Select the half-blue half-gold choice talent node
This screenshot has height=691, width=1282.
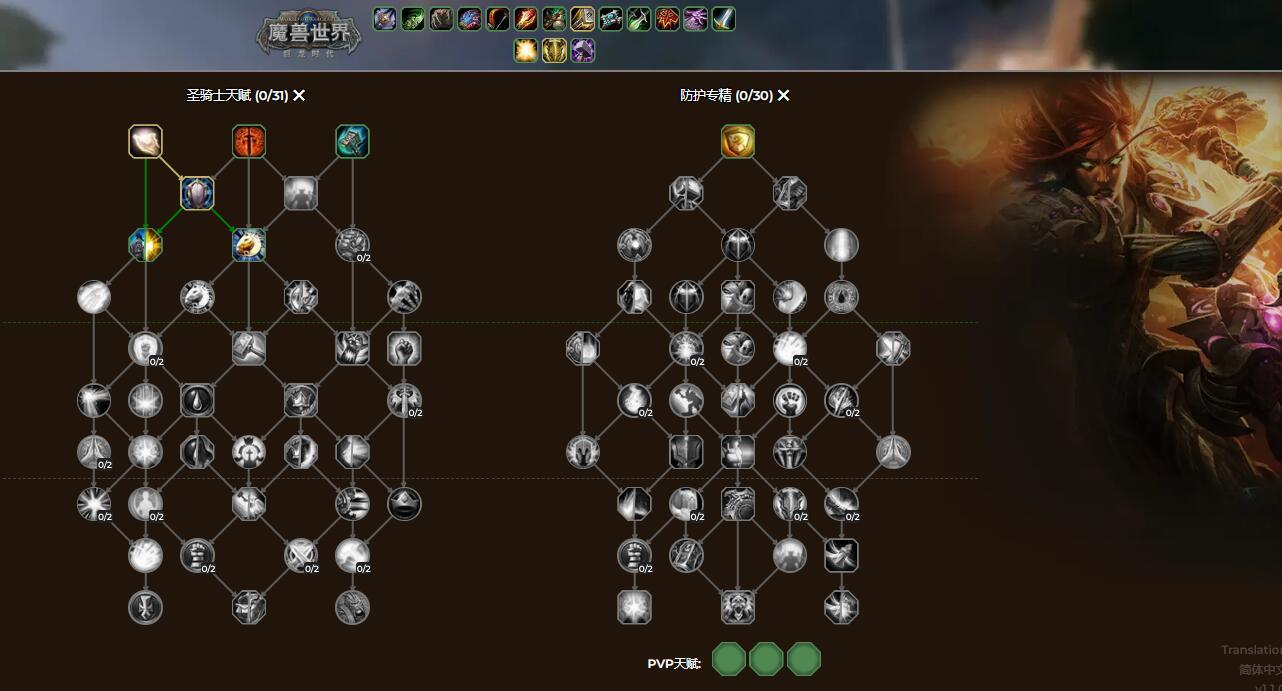(146, 245)
